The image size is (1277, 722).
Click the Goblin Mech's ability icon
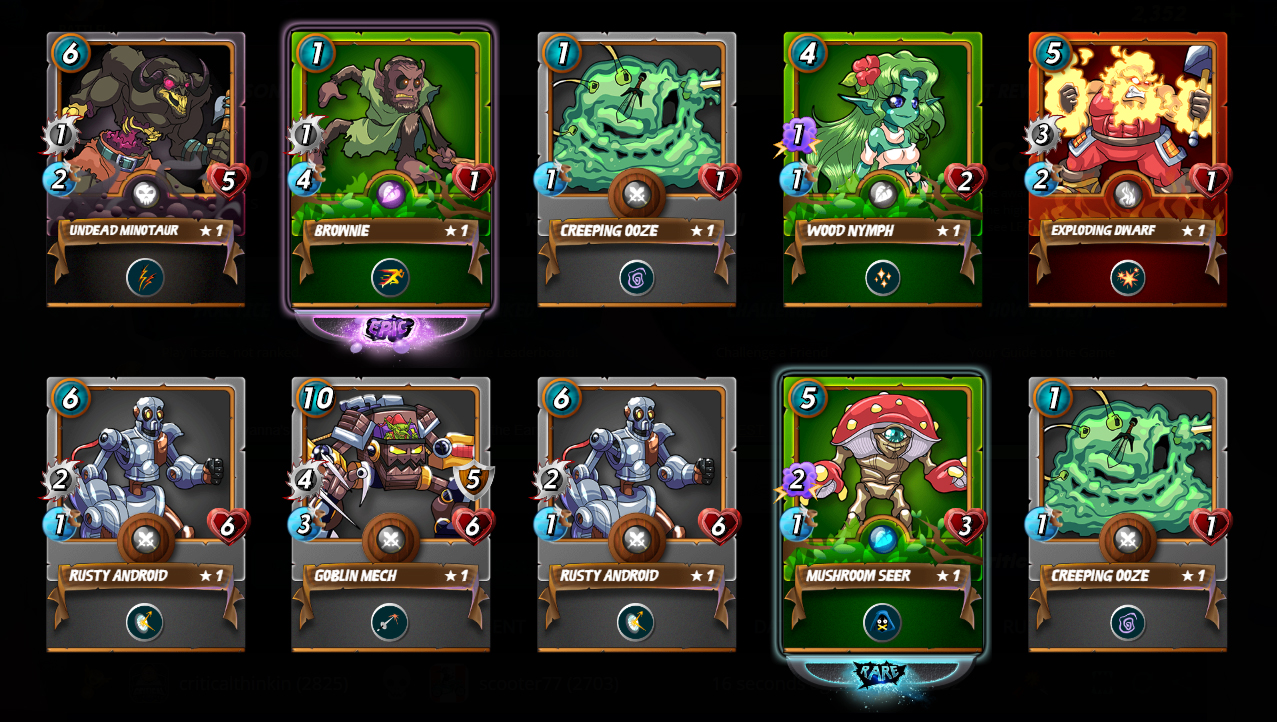(x=391, y=622)
